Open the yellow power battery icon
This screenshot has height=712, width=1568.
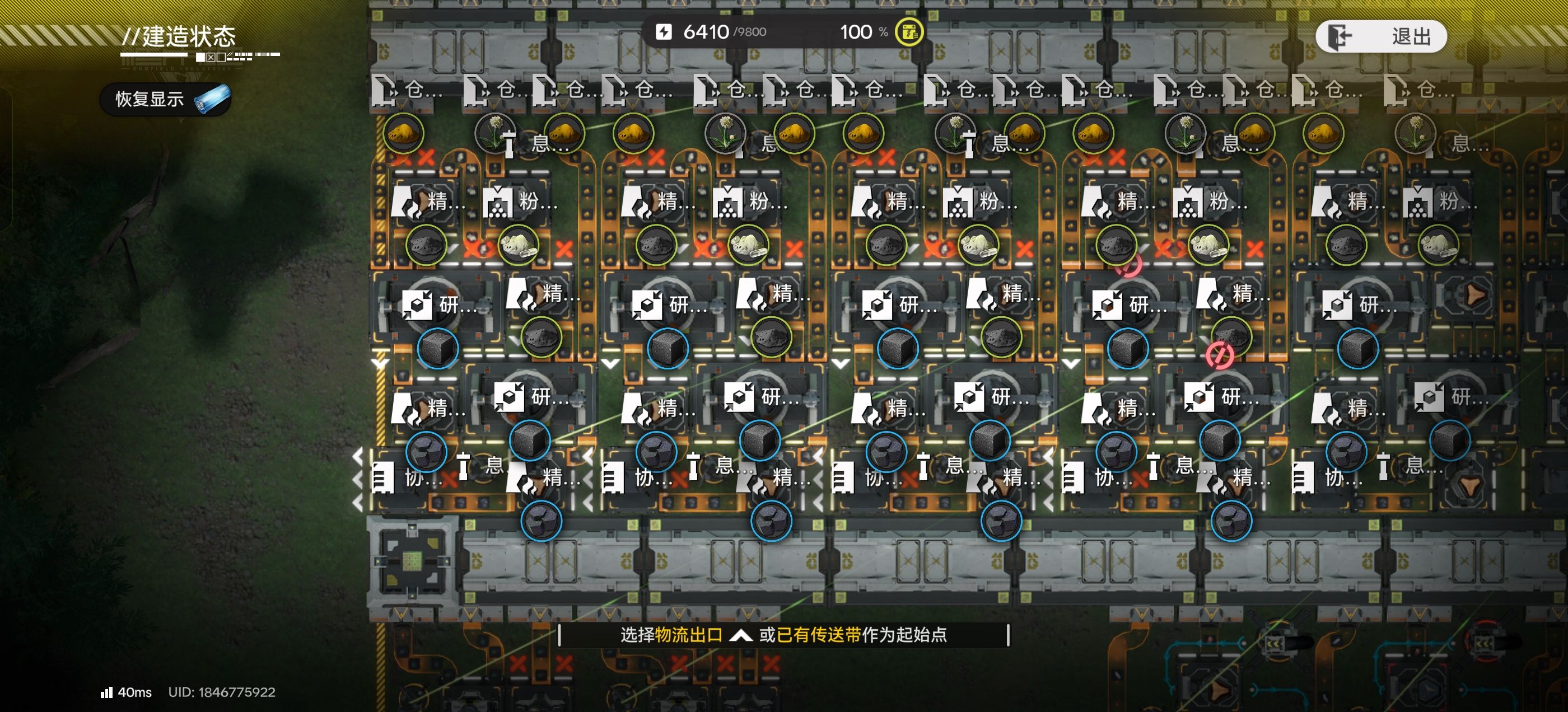pyautogui.click(x=909, y=32)
